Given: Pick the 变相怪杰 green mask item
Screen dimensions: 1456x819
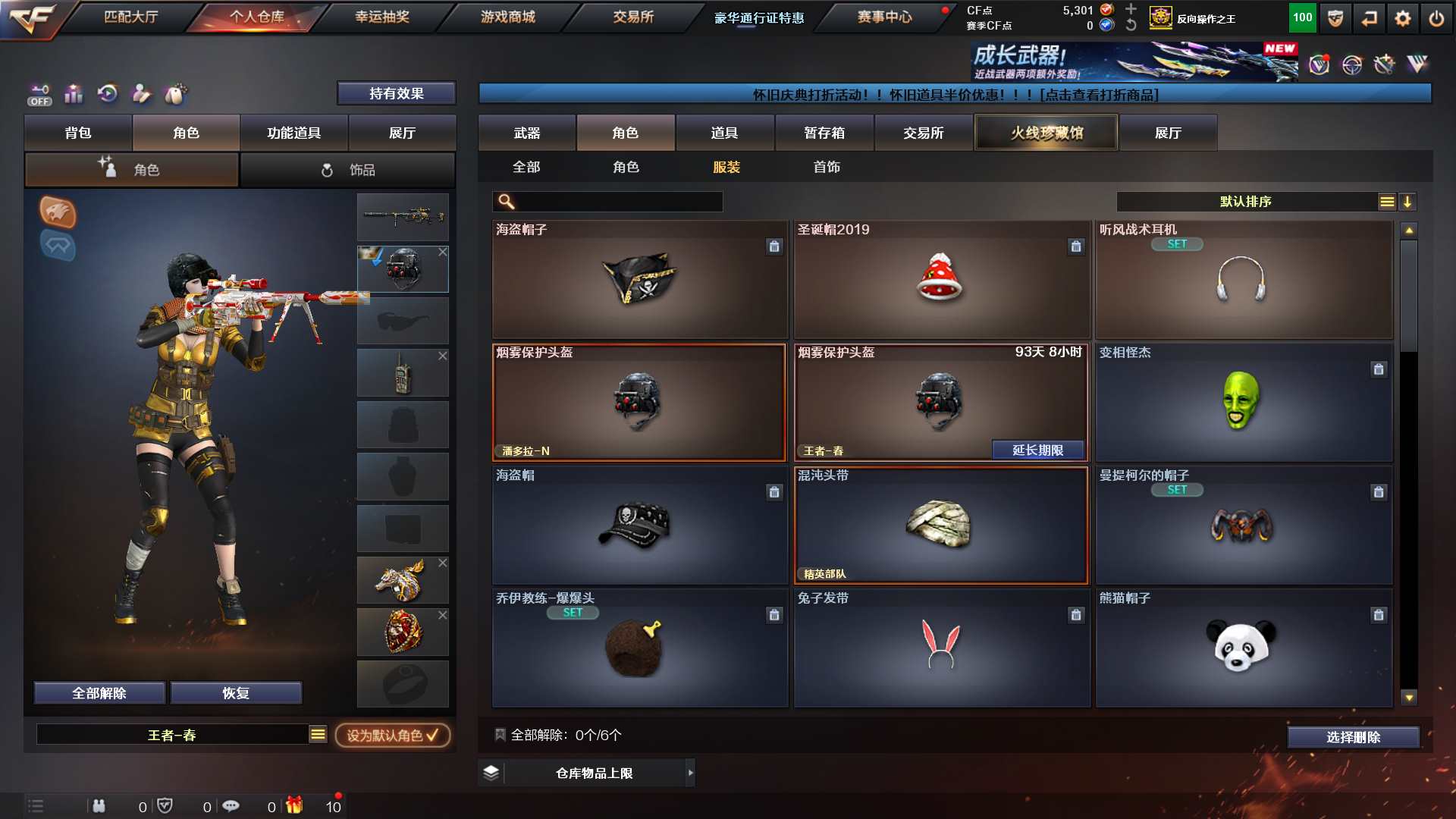Looking at the screenshot, I should [x=1243, y=402].
